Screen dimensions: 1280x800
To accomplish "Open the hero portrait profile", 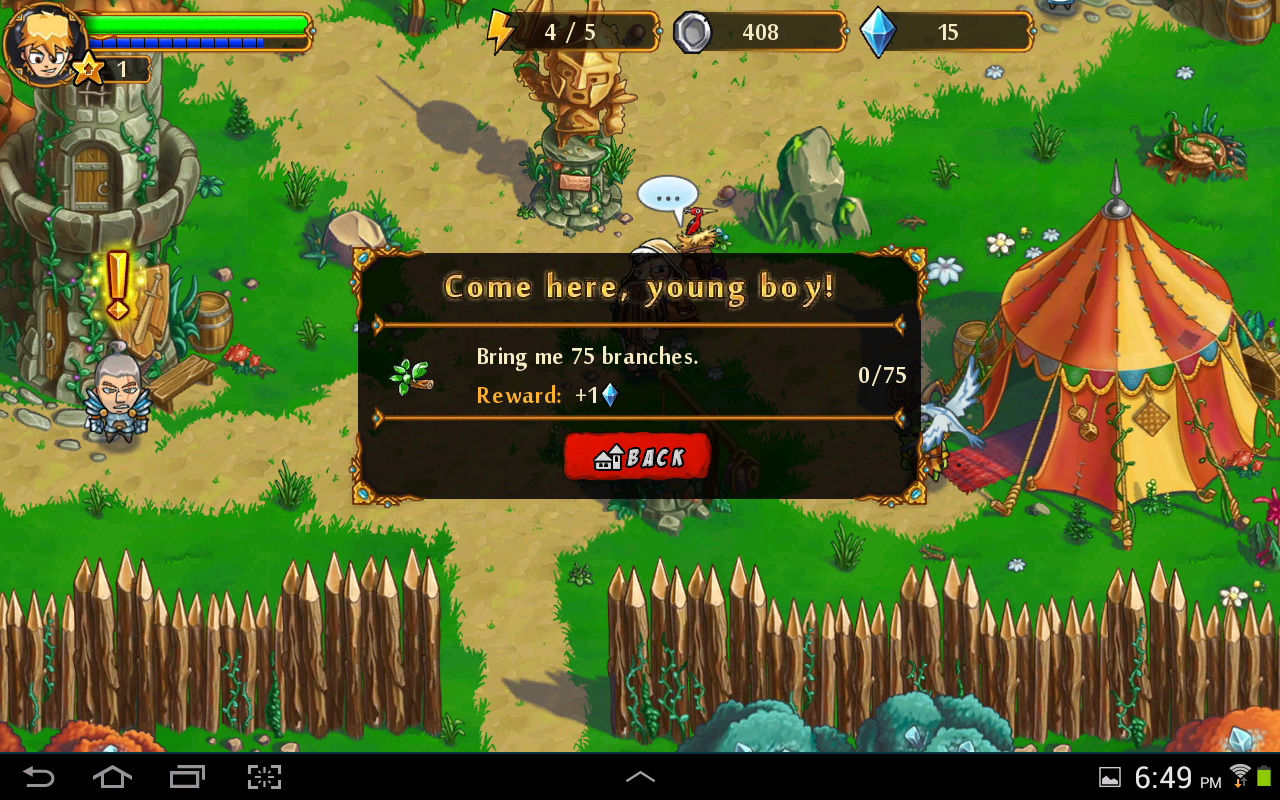I will pyautogui.click(x=42, y=43).
